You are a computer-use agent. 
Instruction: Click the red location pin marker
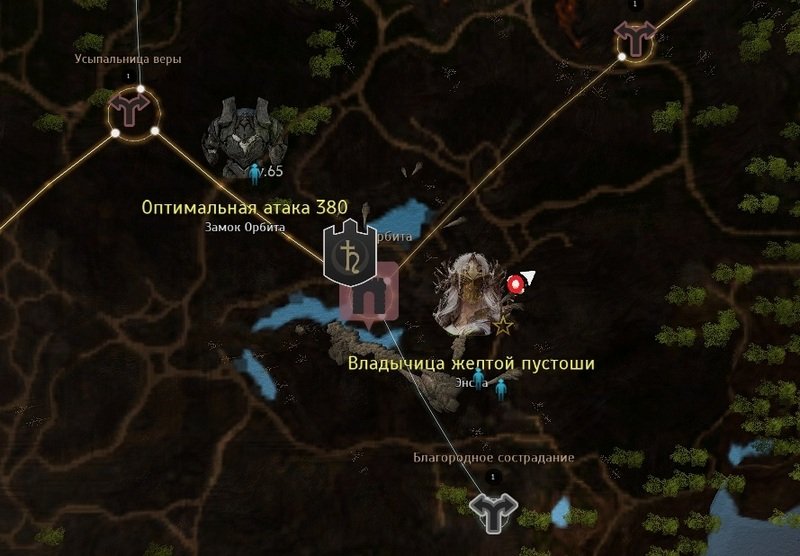[x=516, y=284]
